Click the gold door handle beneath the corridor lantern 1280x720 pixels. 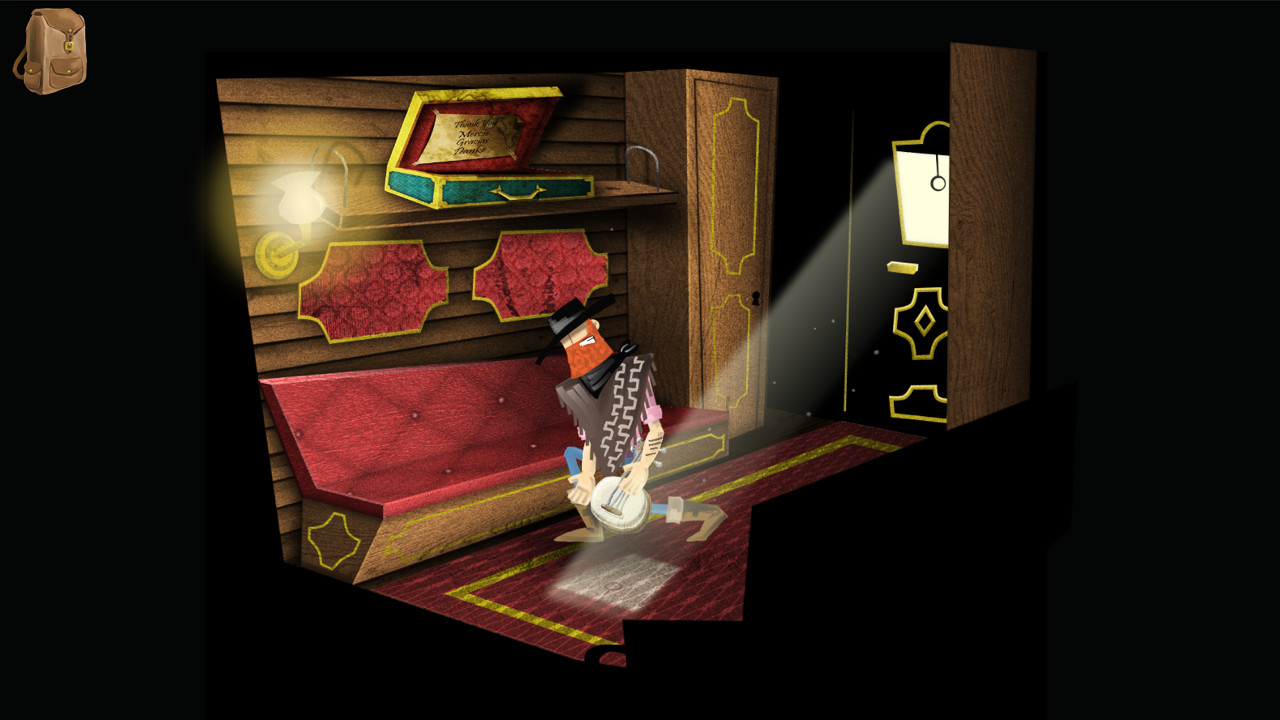[902, 268]
